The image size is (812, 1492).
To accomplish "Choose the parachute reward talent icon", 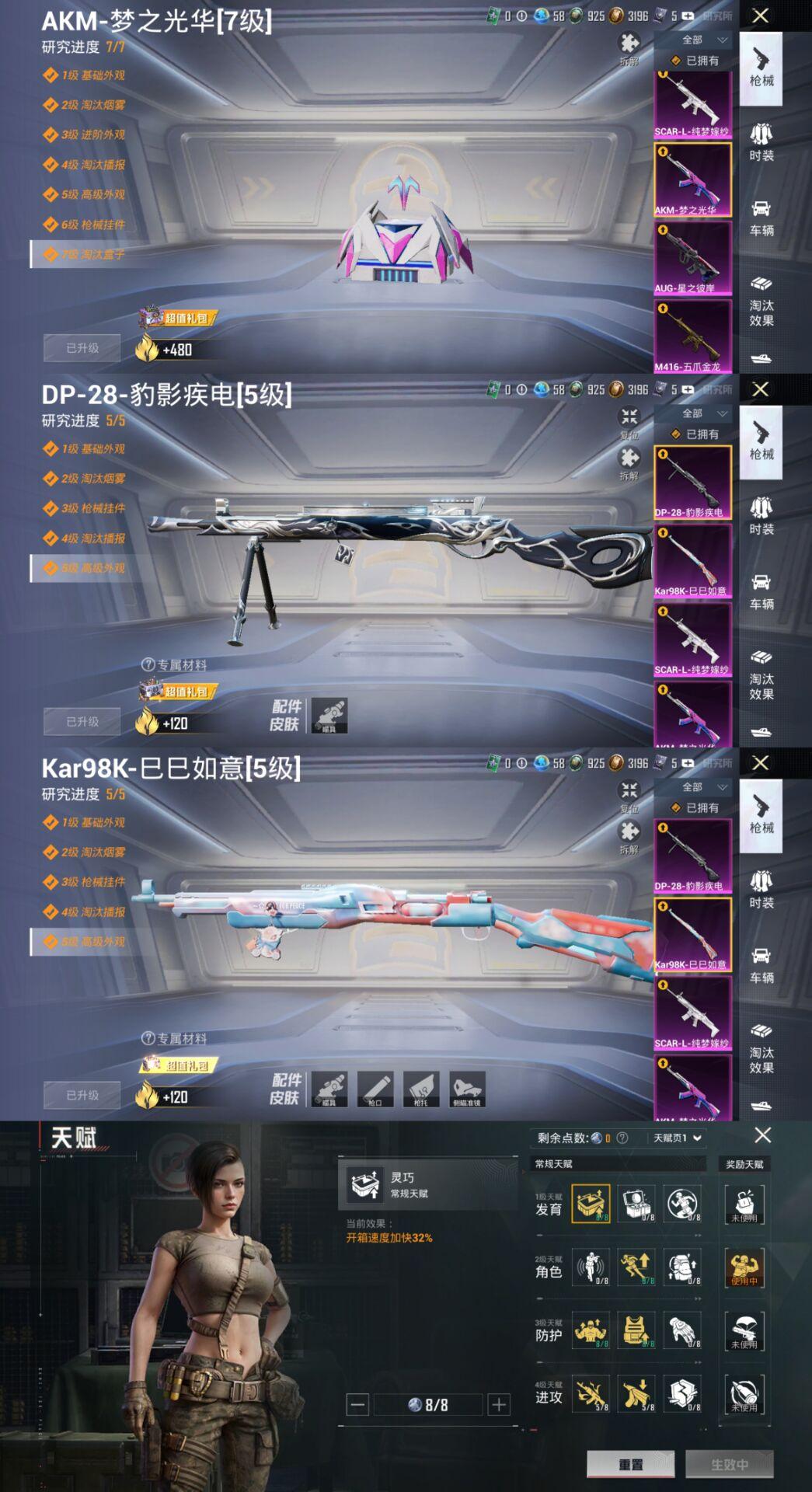I will click(x=744, y=1330).
